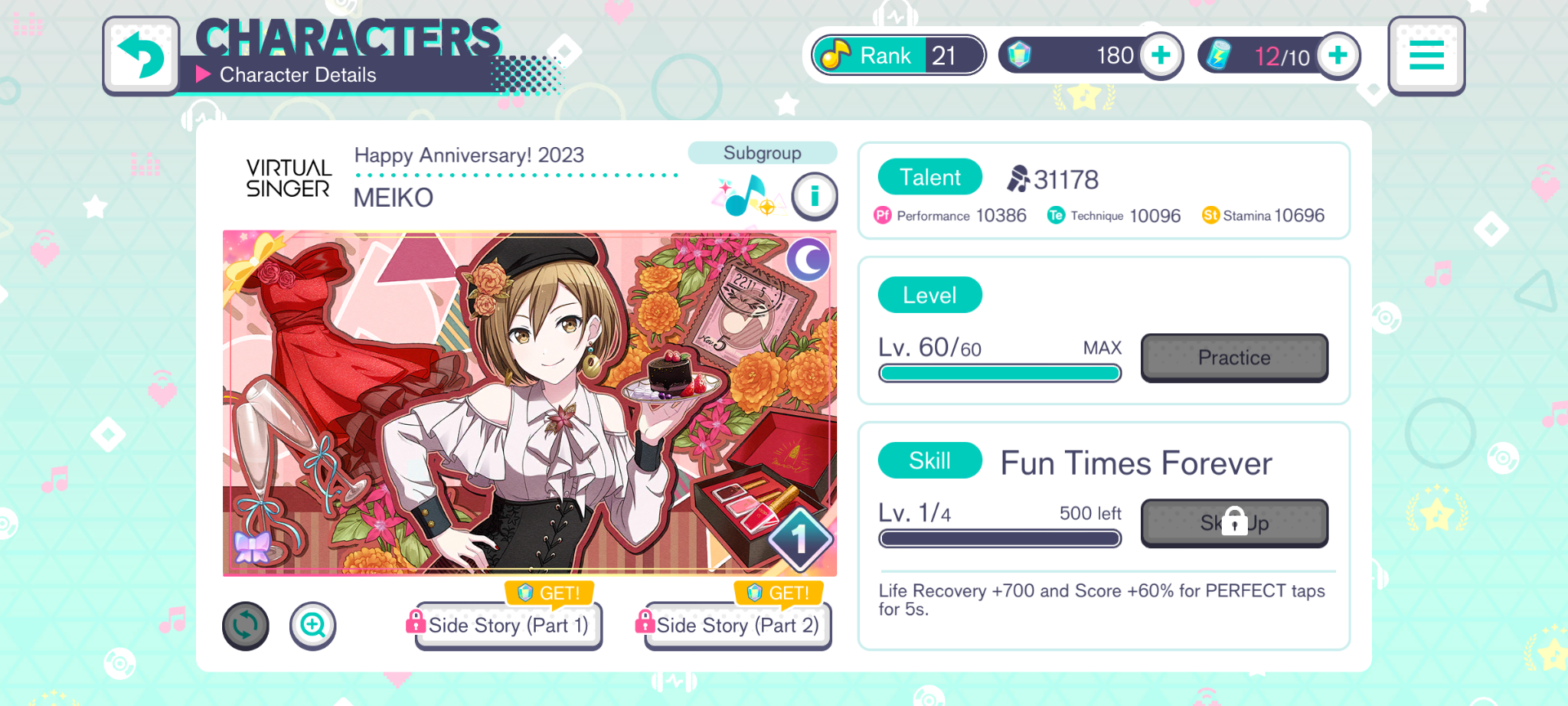Viewport: 1568px width, 706px height.
Task: Expand the Subgroup panel
Action: pyautogui.click(x=761, y=153)
